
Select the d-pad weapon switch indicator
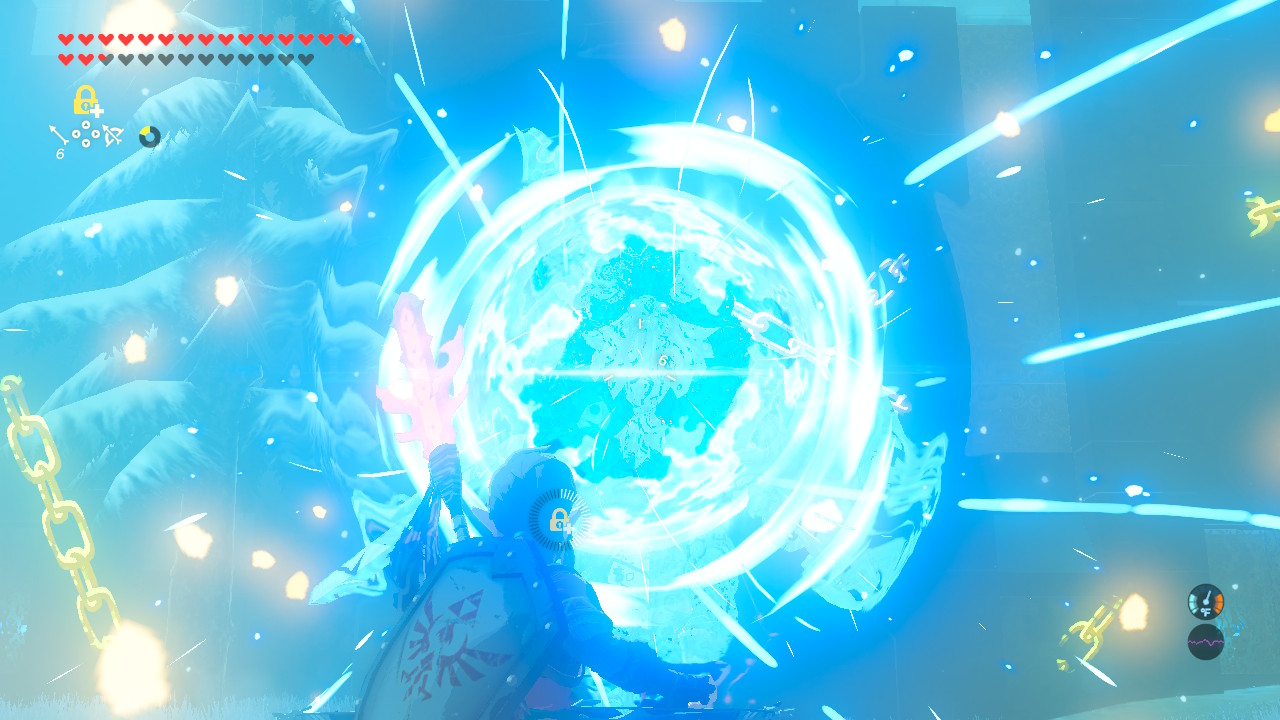[x=85, y=134]
